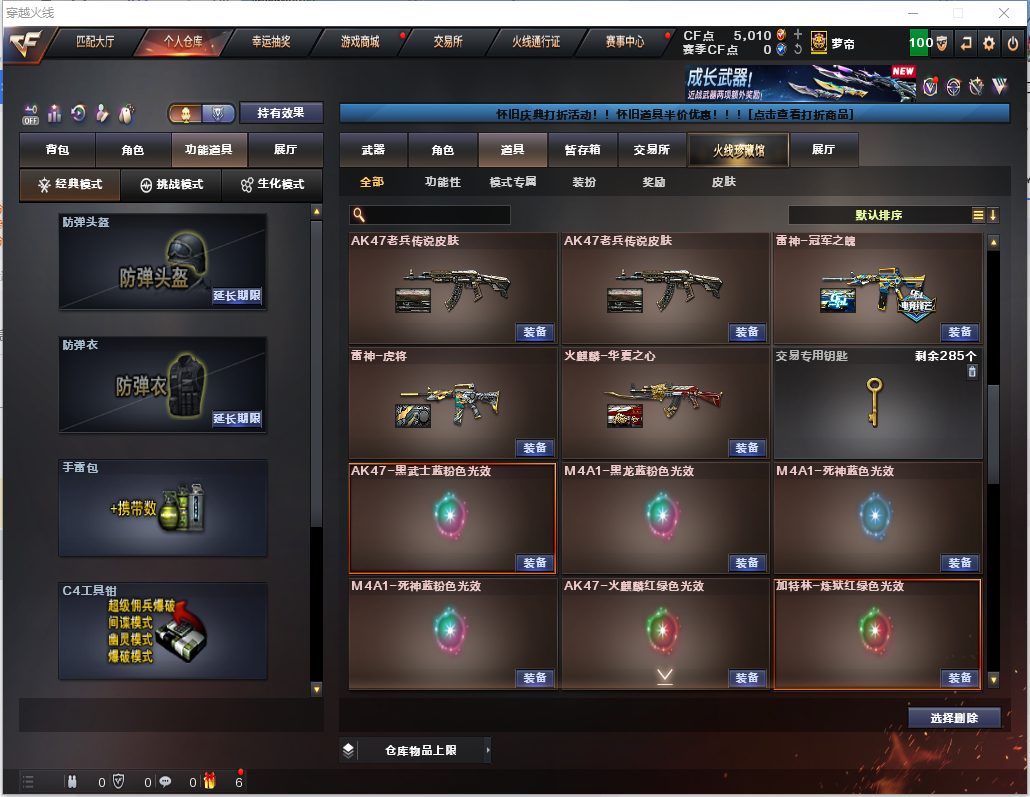Screen dimensions: 1030x797
Task: Switch to 生化模式 loadout
Action: (271, 185)
